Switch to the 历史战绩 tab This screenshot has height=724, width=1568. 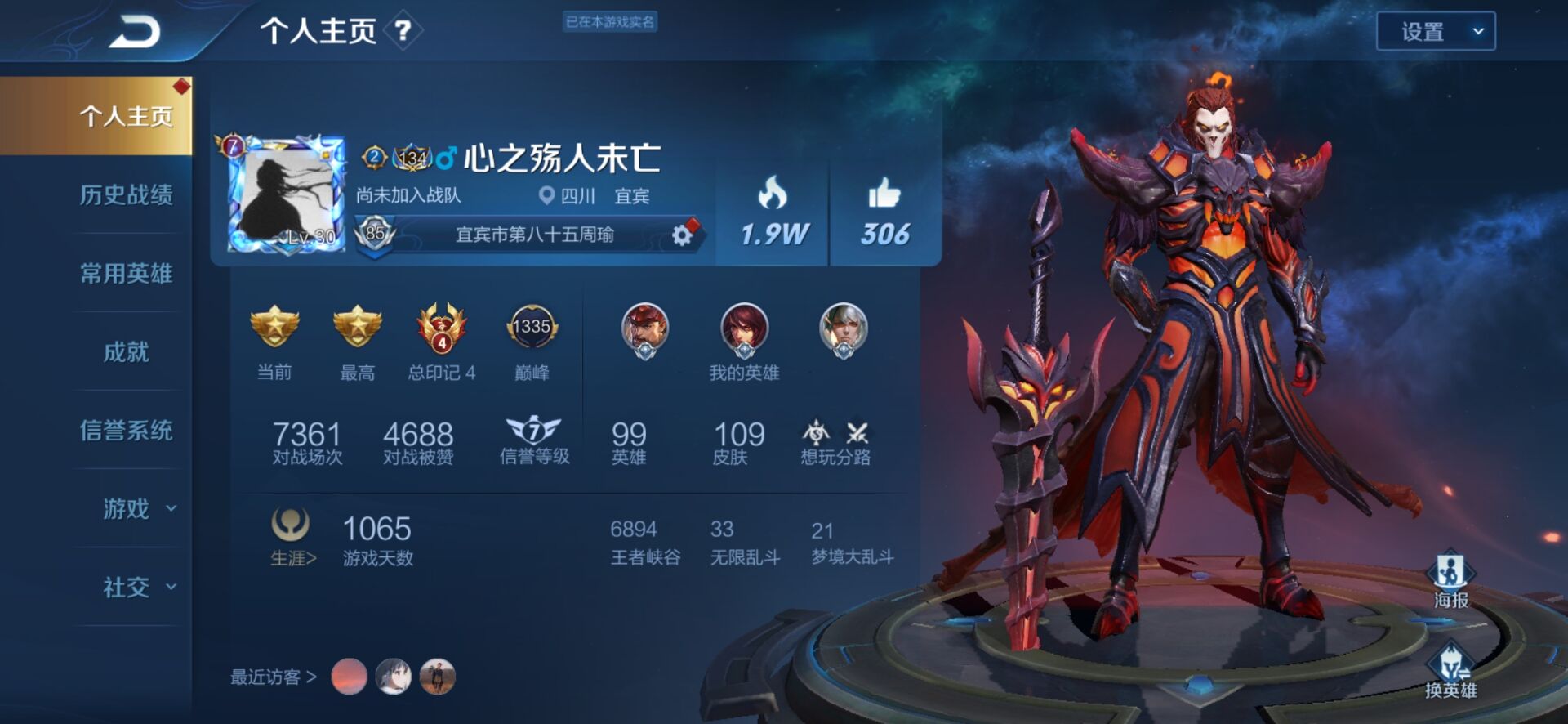(x=126, y=194)
